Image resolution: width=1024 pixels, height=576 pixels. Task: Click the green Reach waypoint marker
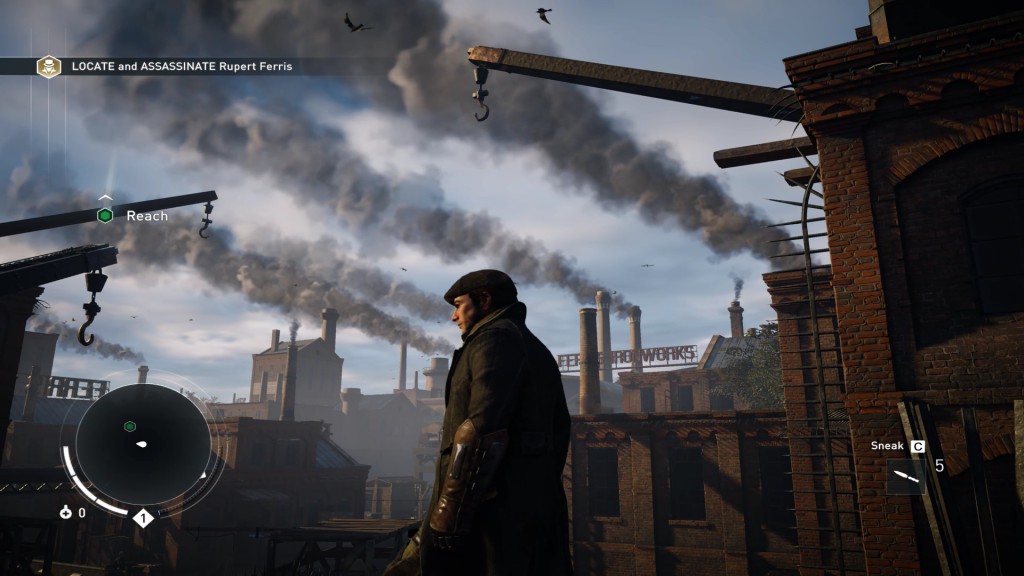[x=104, y=215]
